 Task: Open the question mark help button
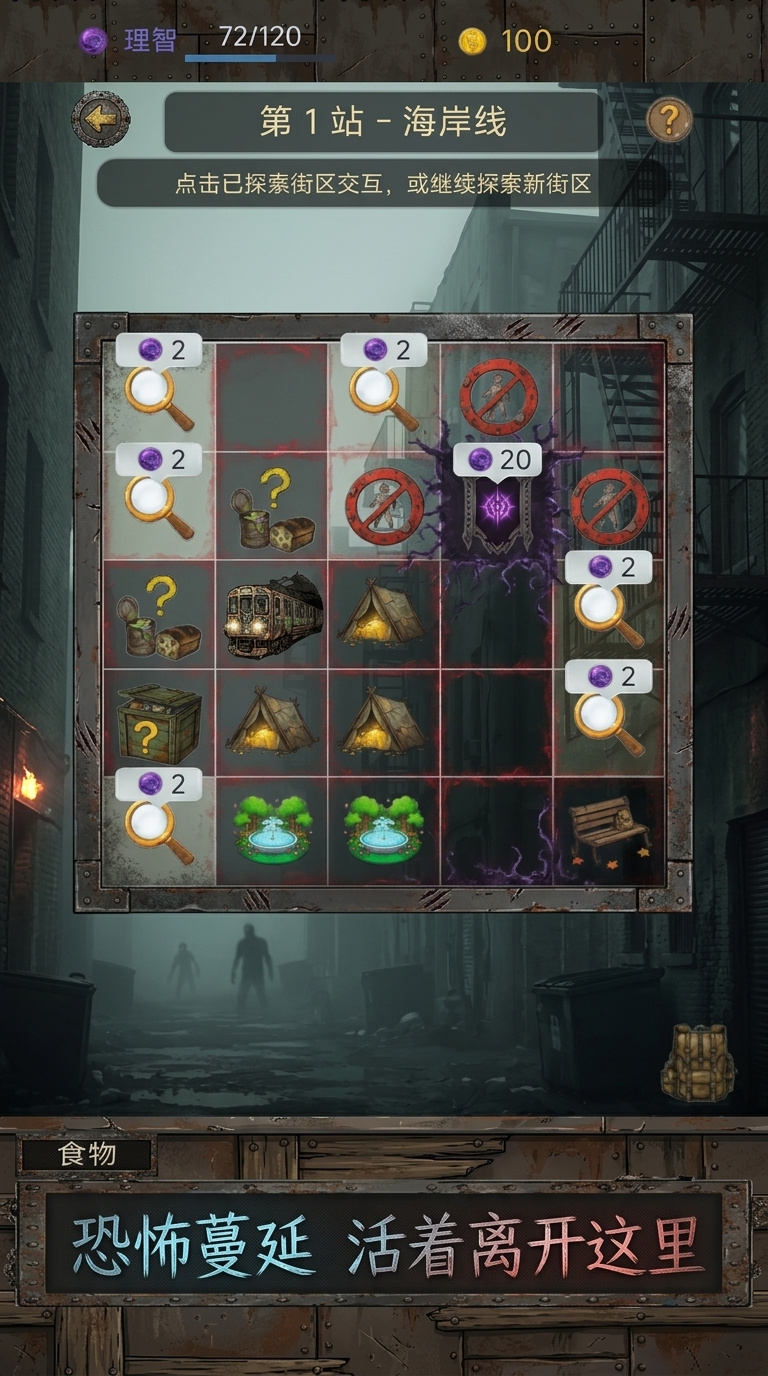click(x=669, y=120)
